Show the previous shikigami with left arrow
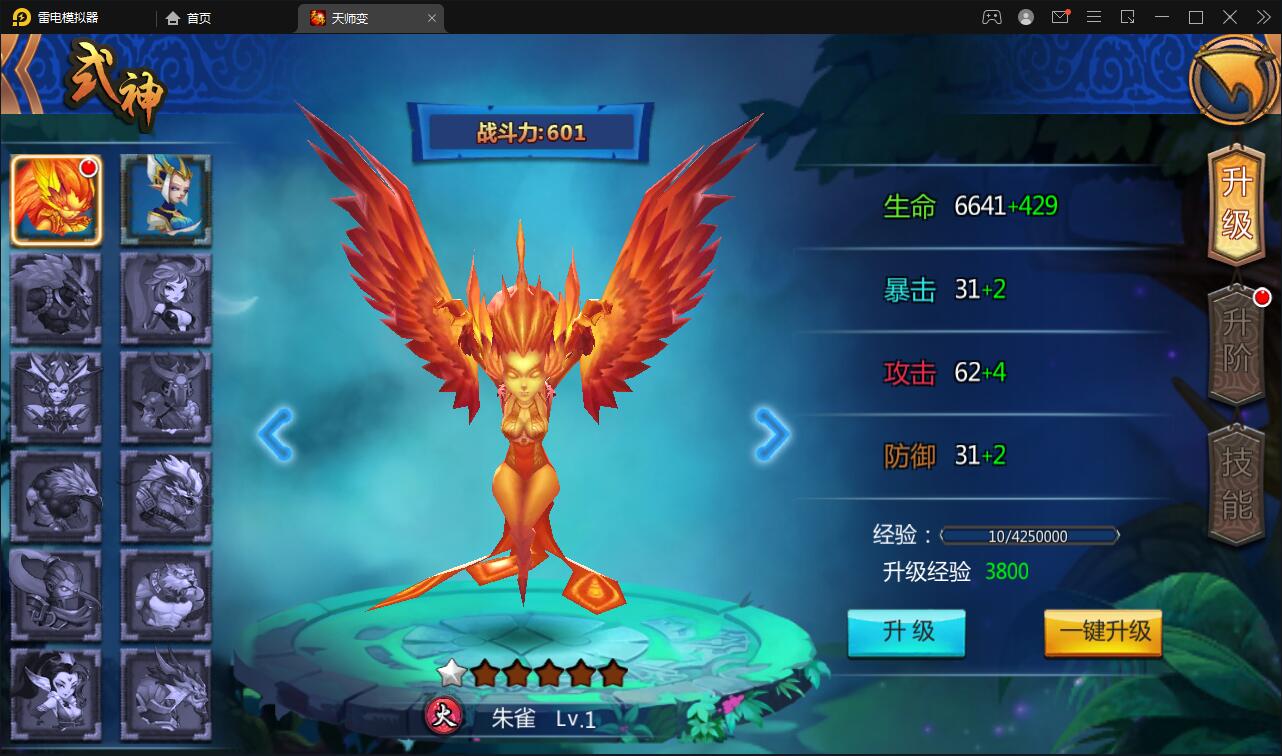Viewport: 1282px width, 756px height. pyautogui.click(x=275, y=434)
